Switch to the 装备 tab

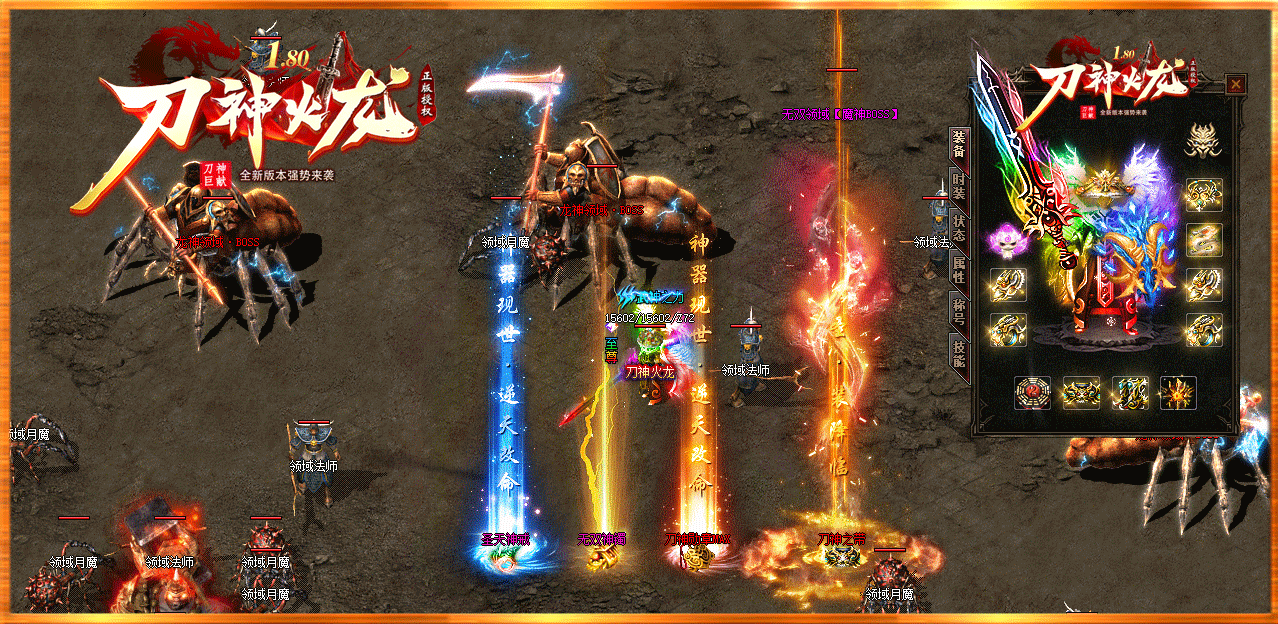click(959, 145)
